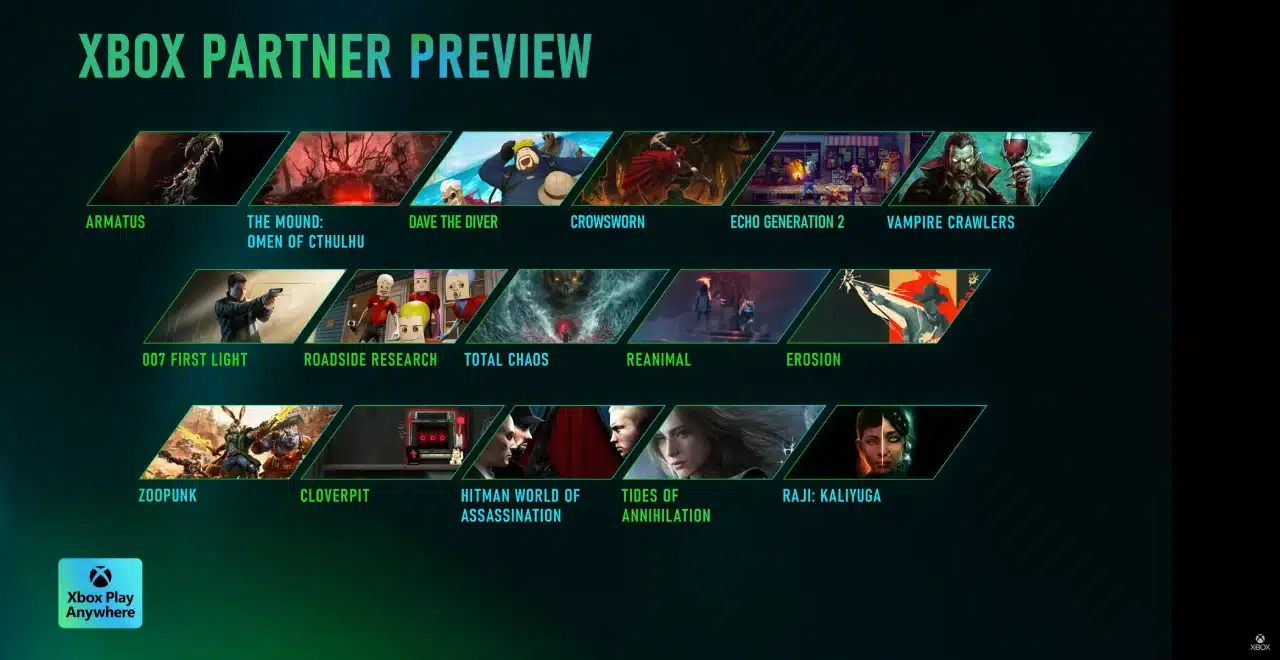Open the Raji: Kaliyuga tile
Image resolution: width=1280 pixels, height=660 pixels.
click(x=884, y=442)
